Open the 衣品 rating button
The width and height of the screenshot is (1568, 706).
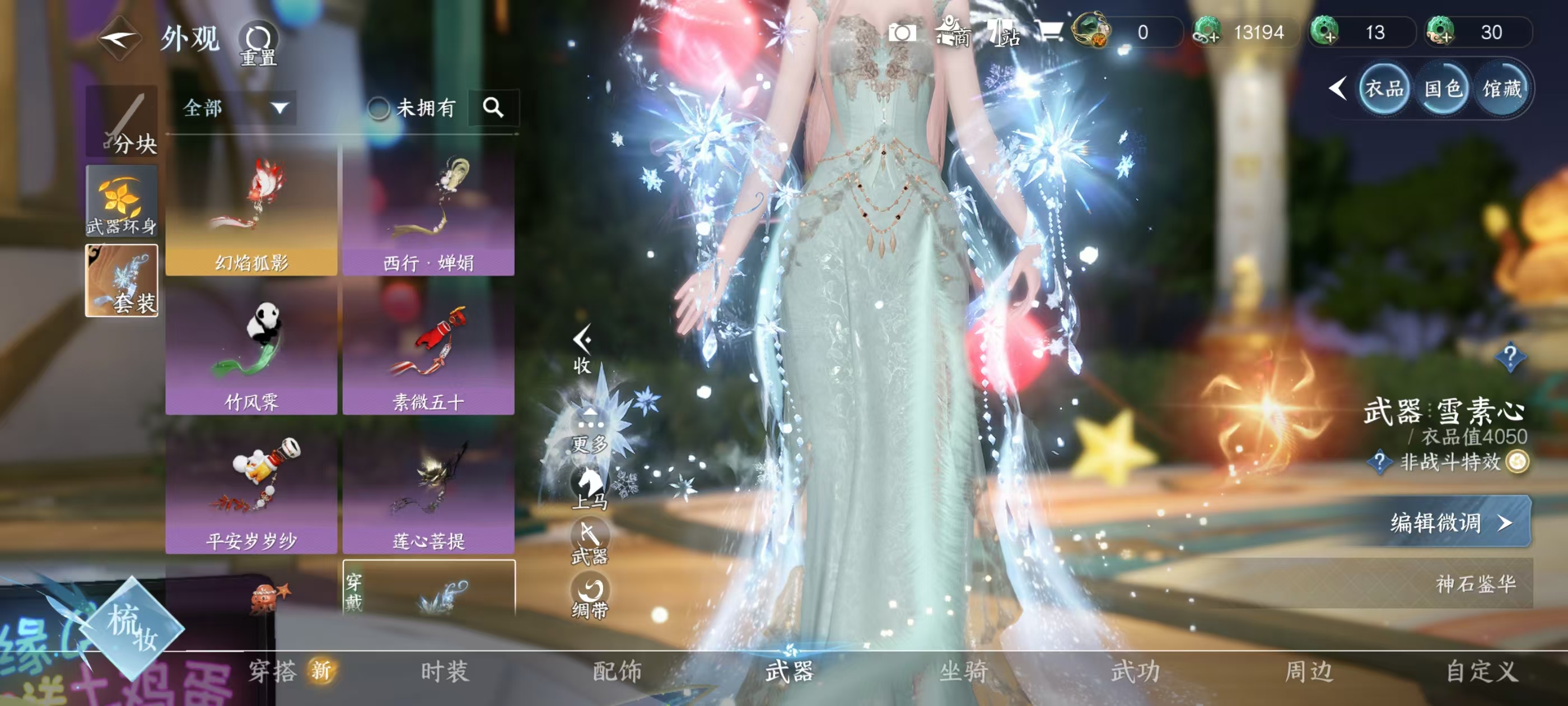pyautogui.click(x=1384, y=90)
